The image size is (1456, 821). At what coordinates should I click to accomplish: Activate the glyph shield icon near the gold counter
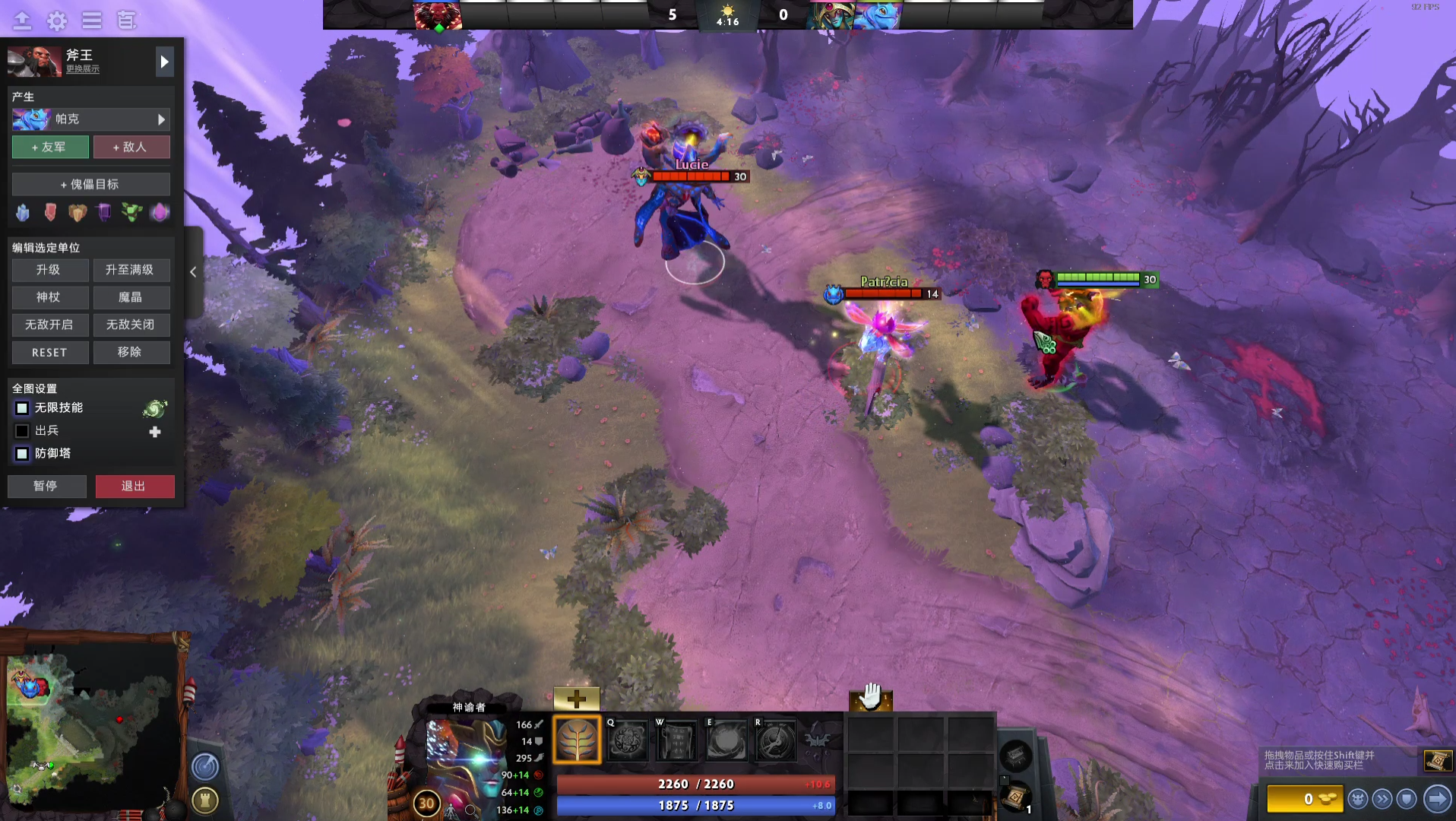pos(1407,798)
